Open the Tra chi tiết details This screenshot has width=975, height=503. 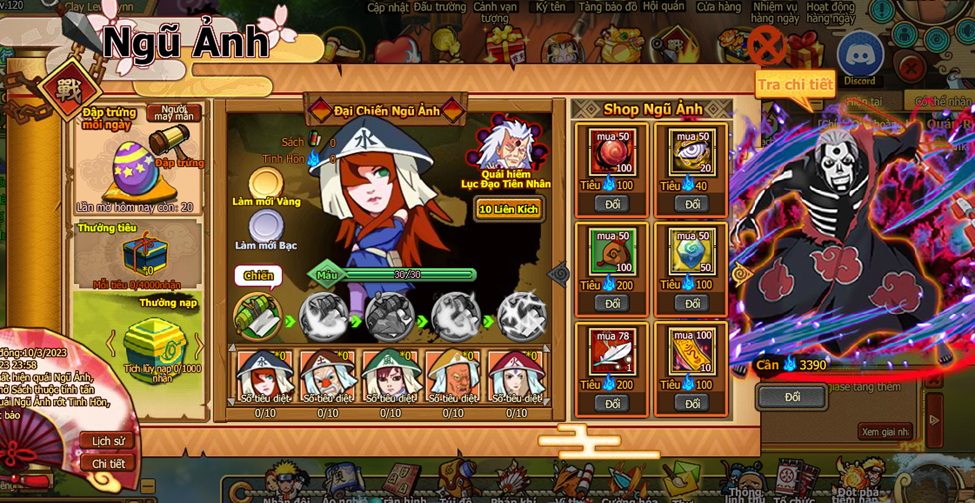click(x=795, y=85)
